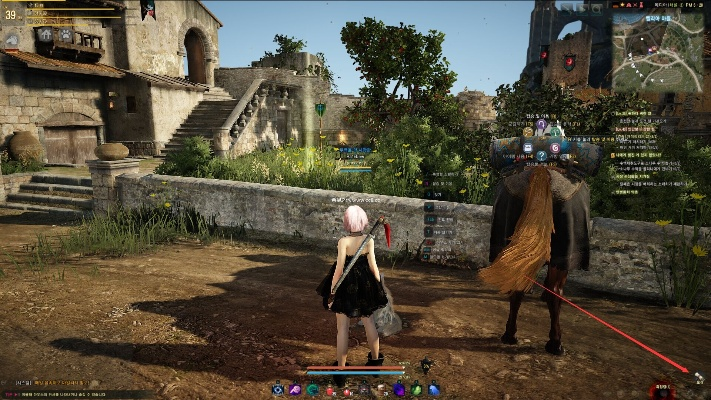The height and width of the screenshot is (400, 711).
Task: Use the green crystal quickslot item
Action: 416,389
